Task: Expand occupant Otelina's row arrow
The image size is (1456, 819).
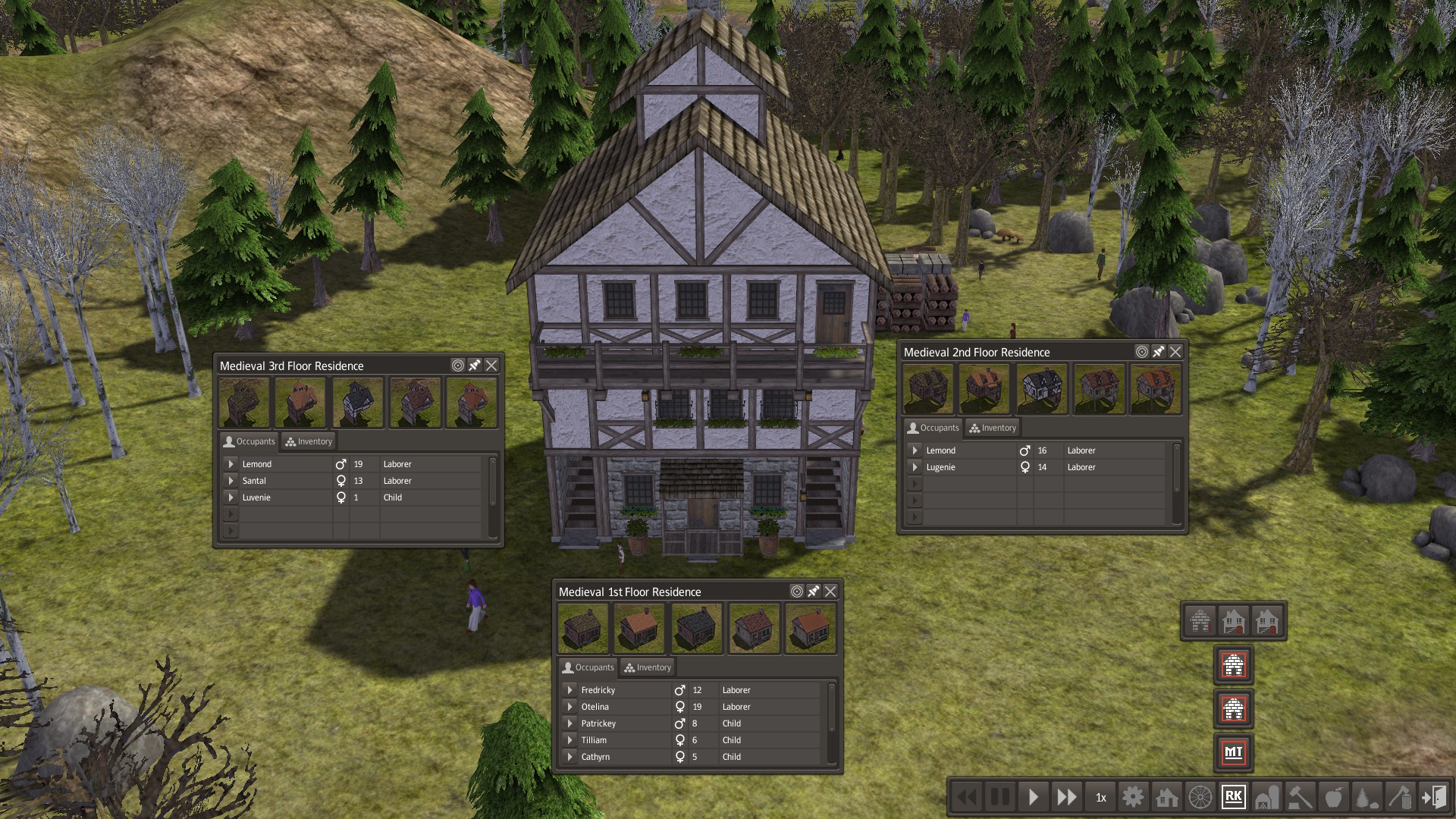Action: click(570, 707)
